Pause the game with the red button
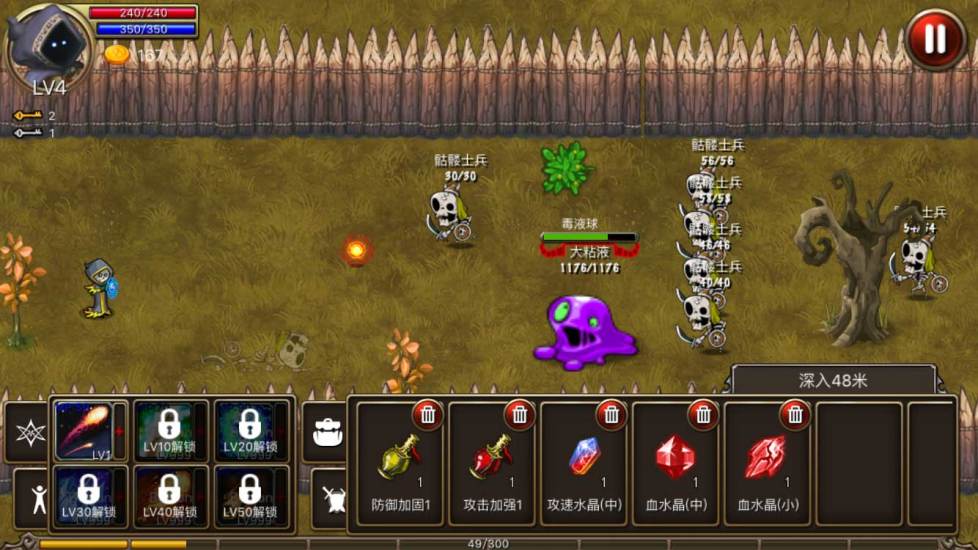Image resolution: width=978 pixels, height=550 pixels. coord(935,39)
